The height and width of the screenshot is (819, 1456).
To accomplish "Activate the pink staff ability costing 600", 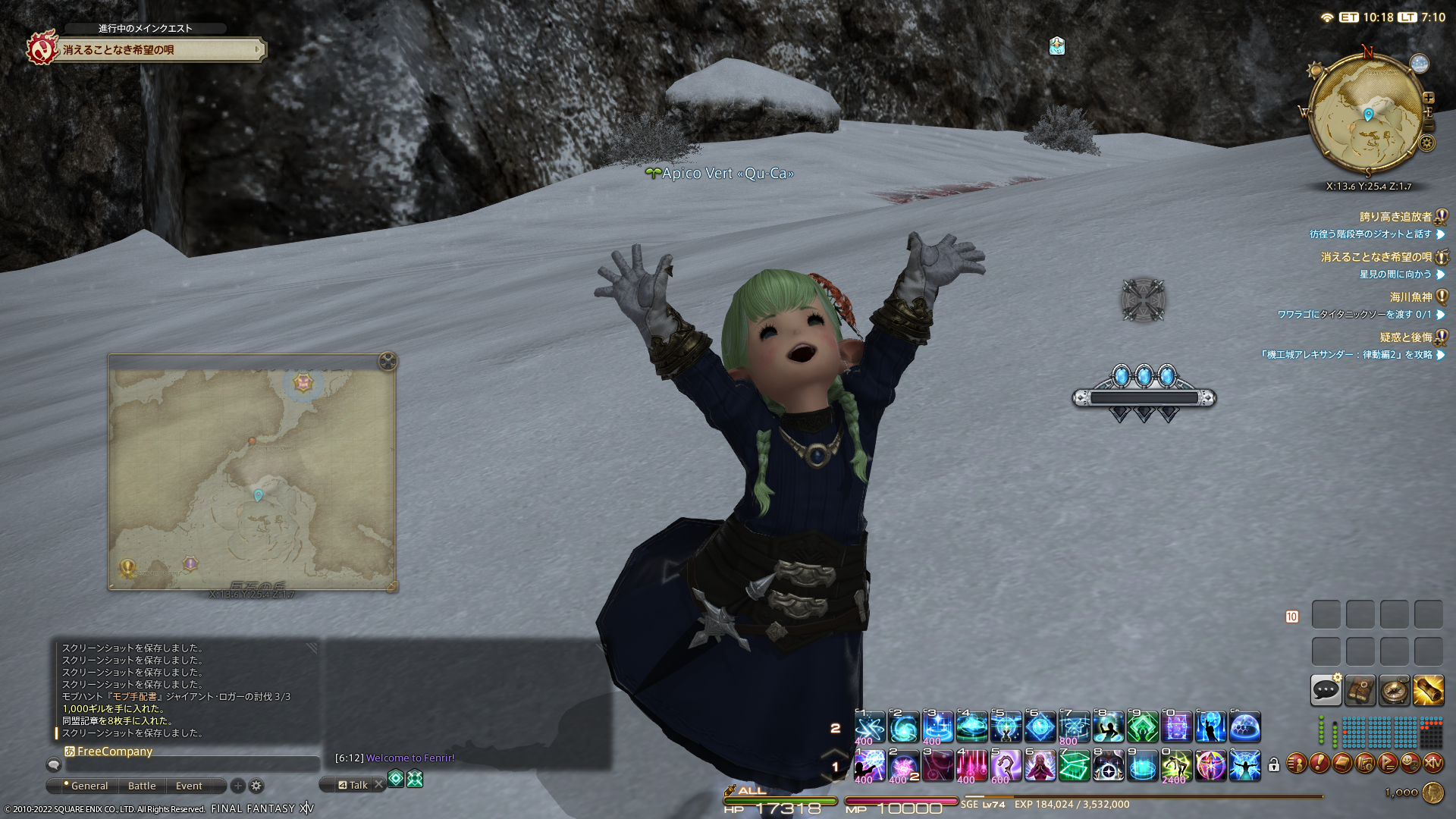I will 1006,766.
